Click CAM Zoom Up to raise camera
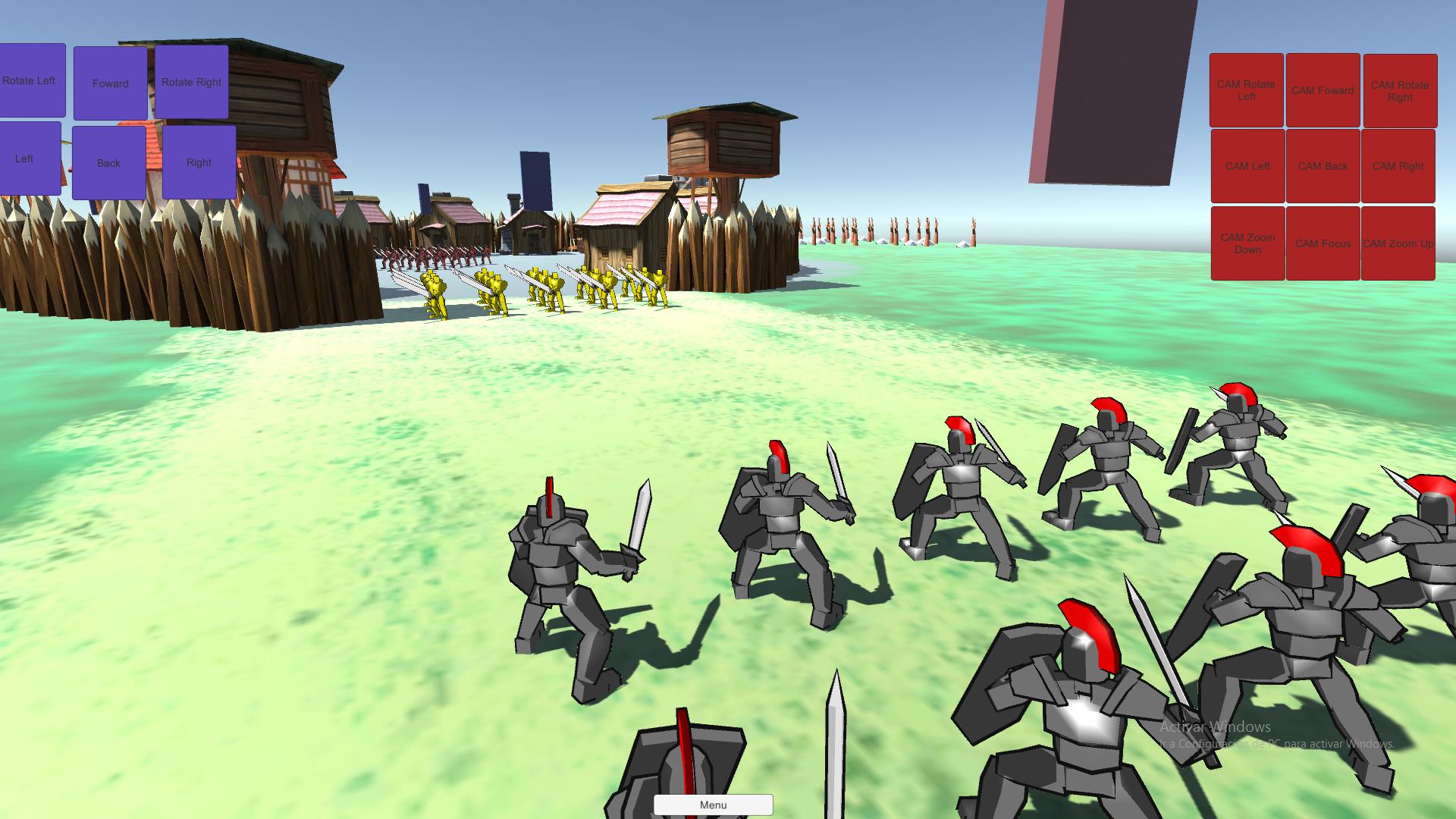Screen dimensions: 1456x819 pyautogui.click(x=1399, y=243)
